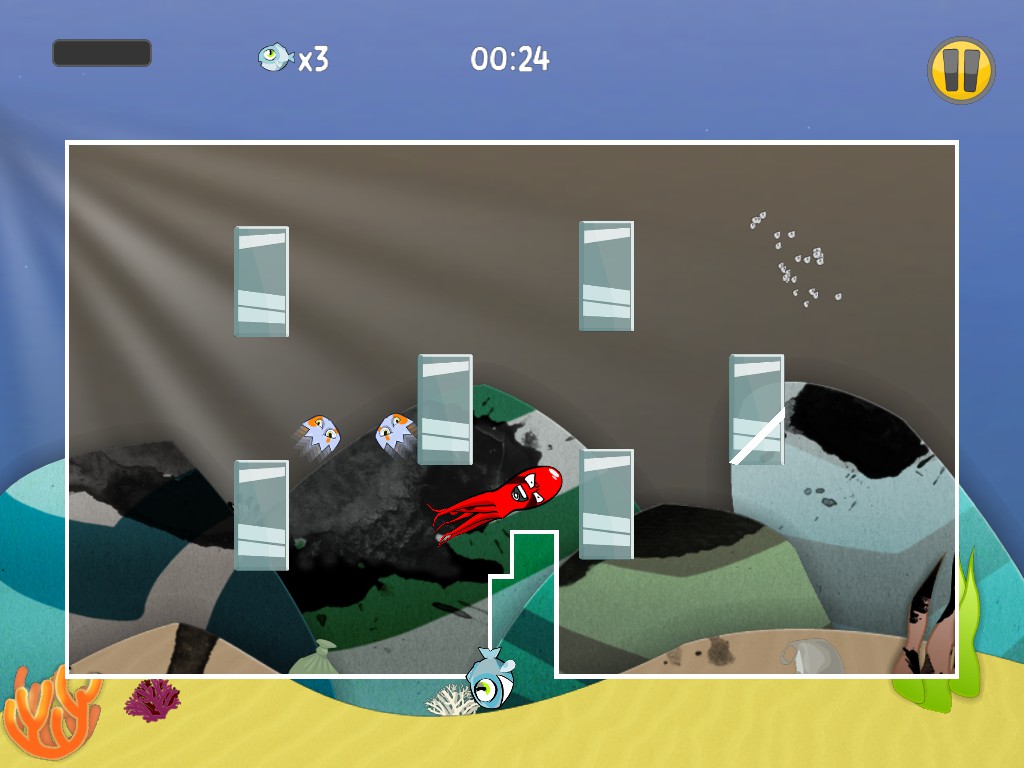The width and height of the screenshot is (1024, 768).
Task: Pause the game with the yellow button
Action: coord(961,70)
